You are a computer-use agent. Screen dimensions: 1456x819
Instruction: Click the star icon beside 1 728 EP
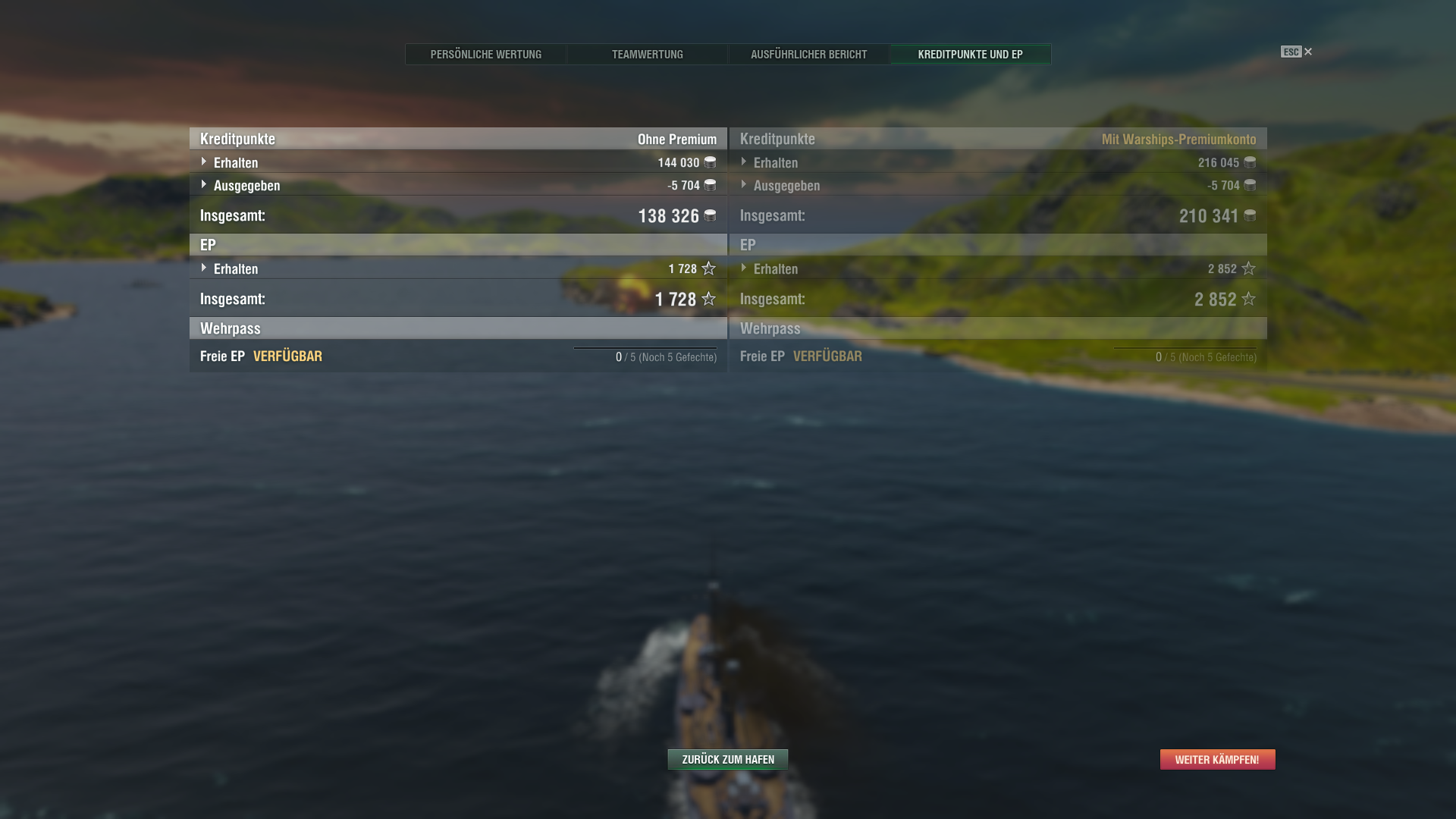(708, 268)
